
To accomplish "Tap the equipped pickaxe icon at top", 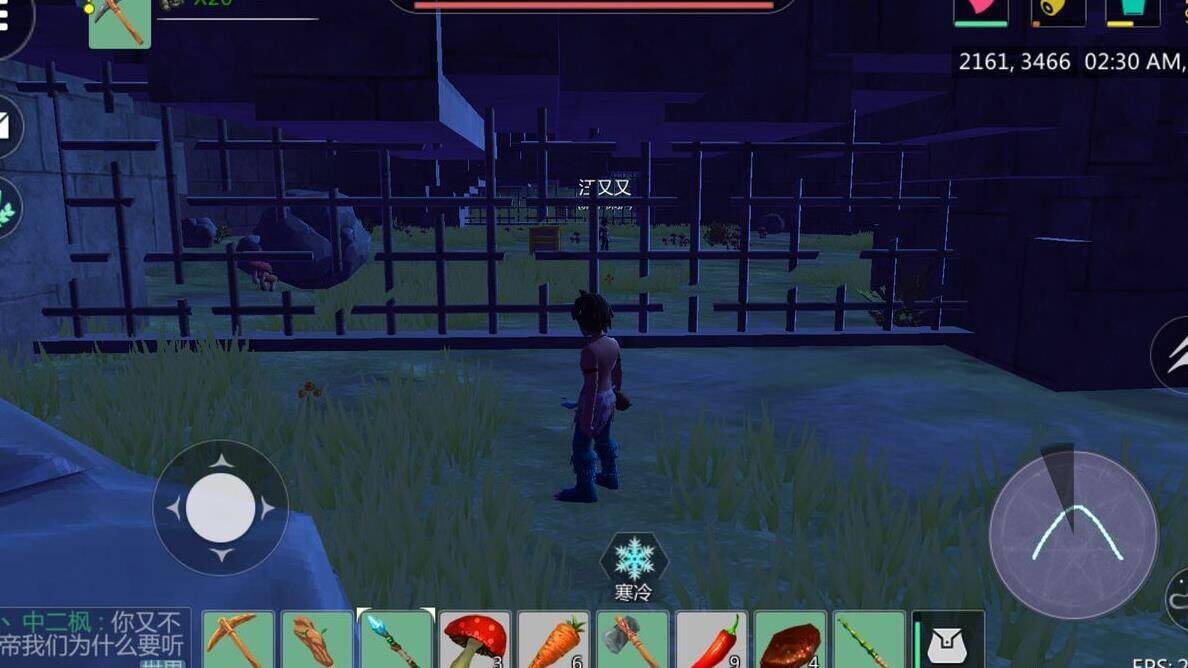I will pos(120,22).
